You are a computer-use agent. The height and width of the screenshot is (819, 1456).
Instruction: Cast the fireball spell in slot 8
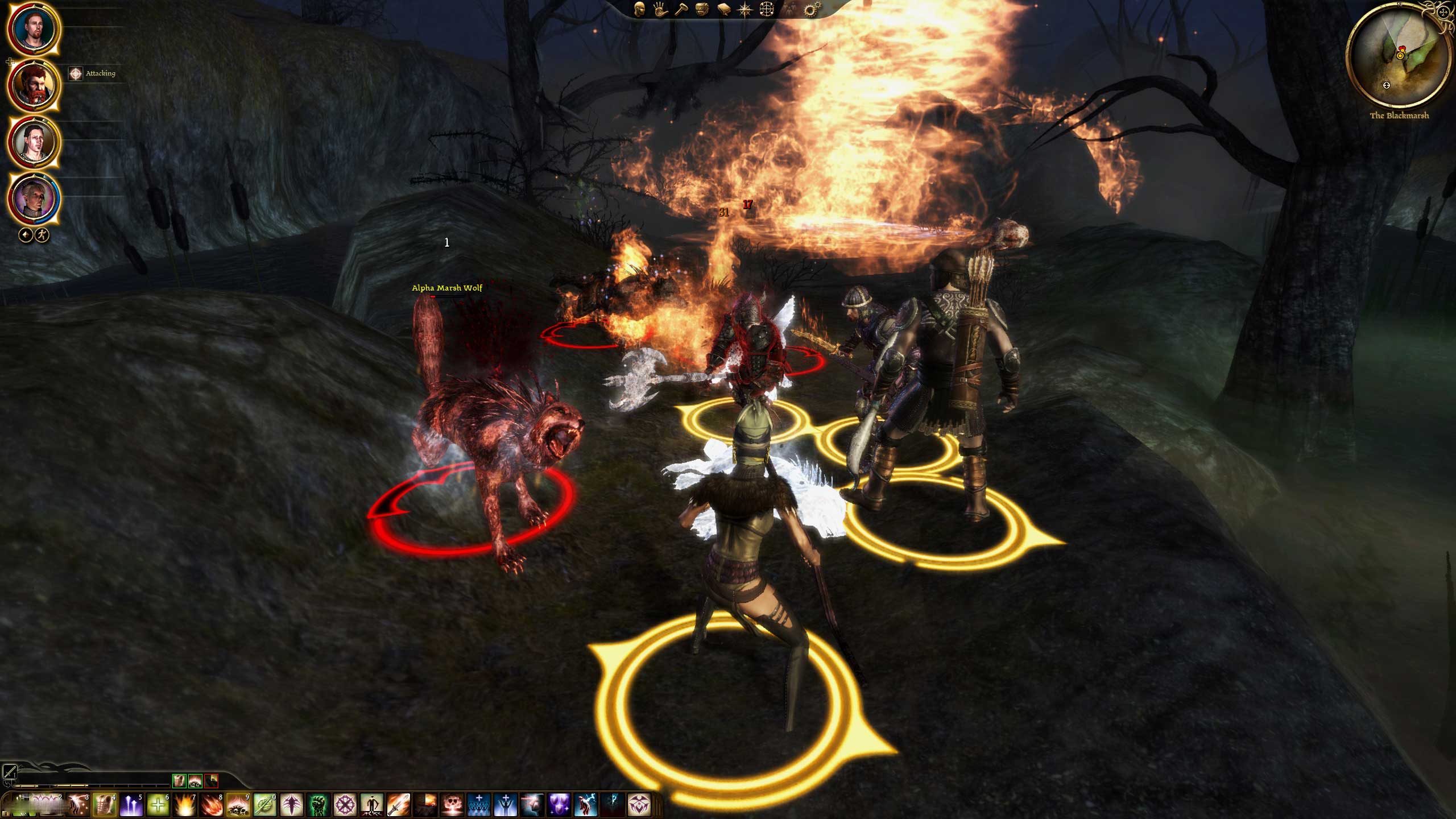(x=212, y=805)
